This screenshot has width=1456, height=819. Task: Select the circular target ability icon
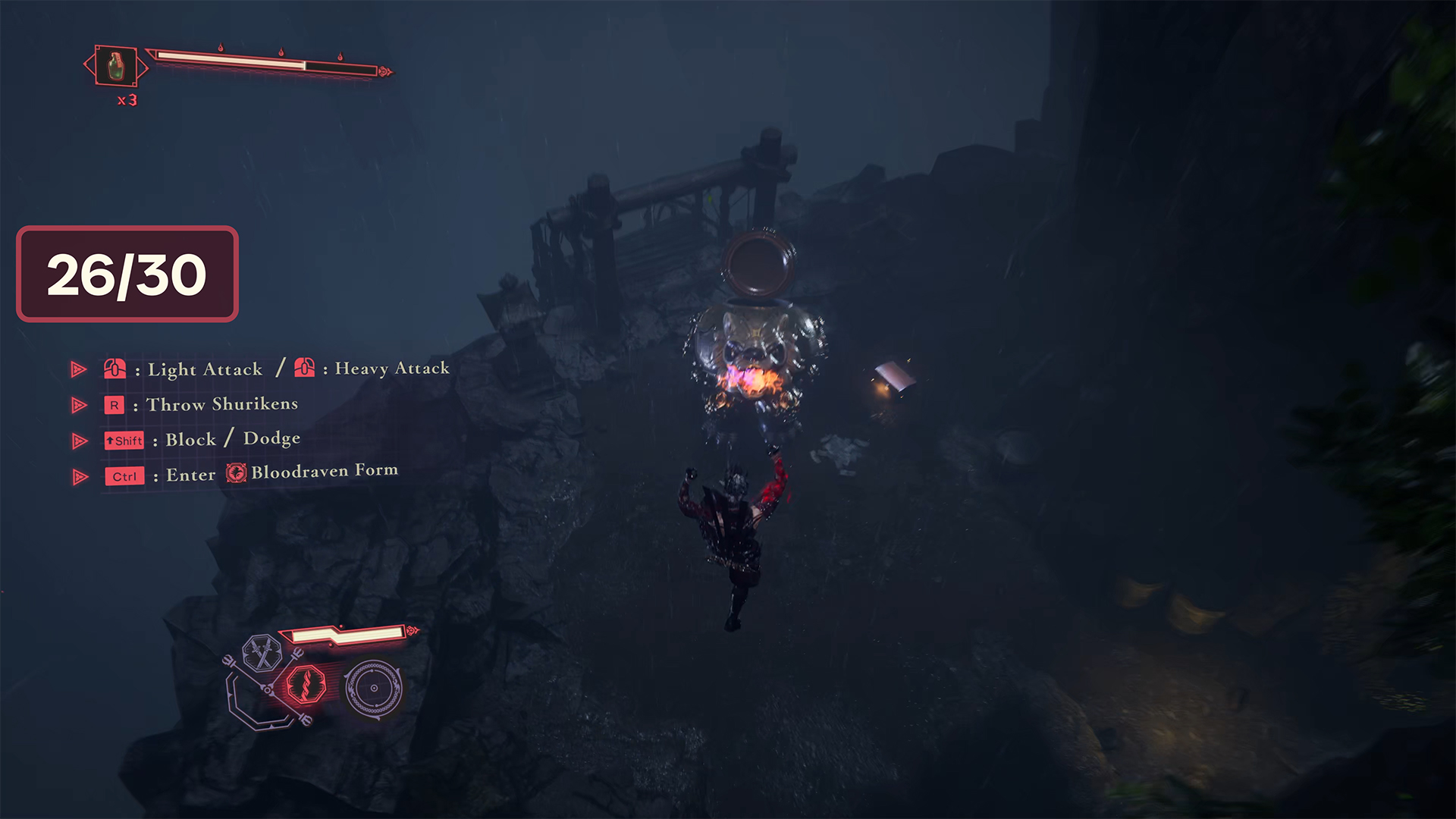click(373, 688)
